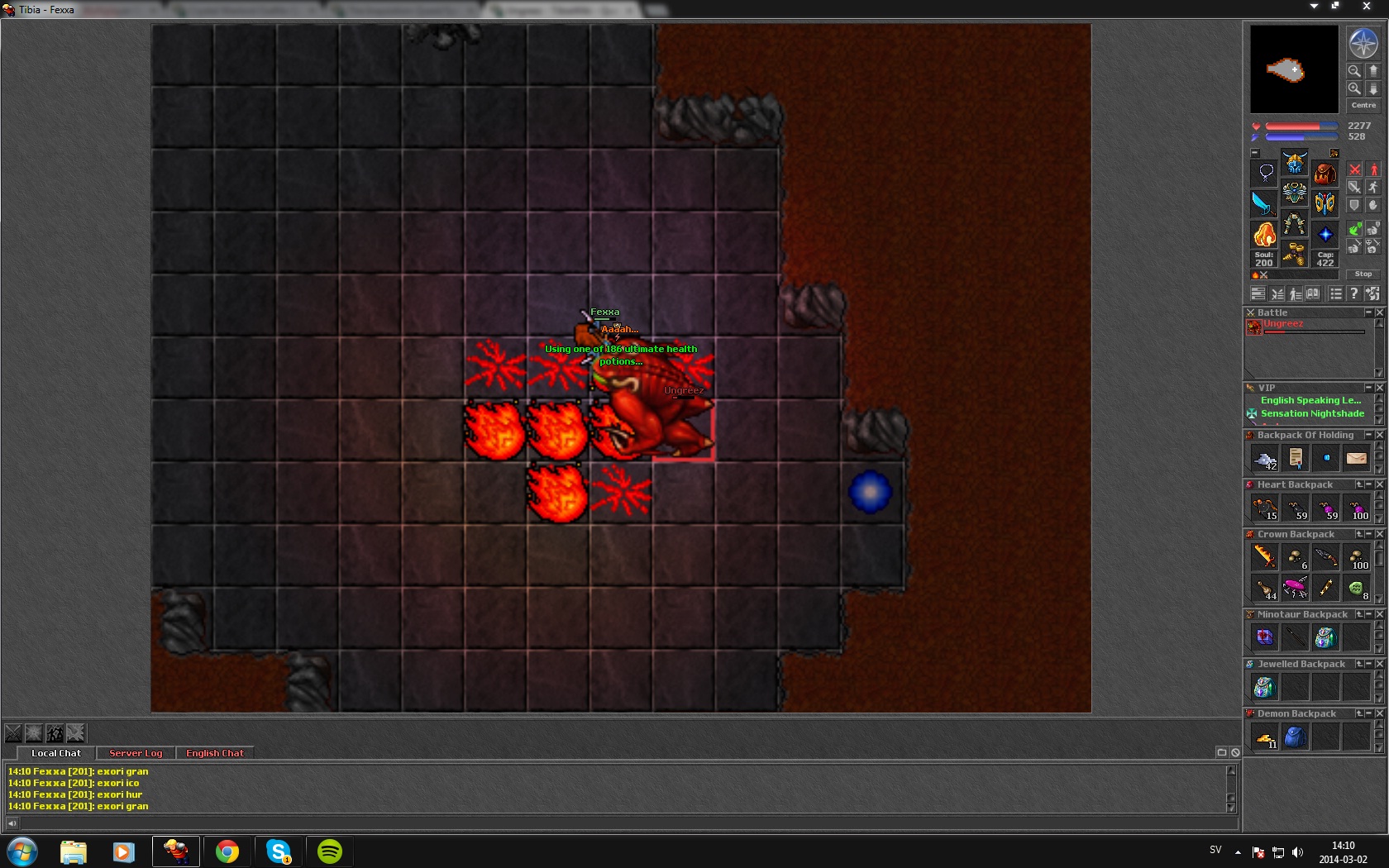Open the question mark help button

click(x=1353, y=293)
